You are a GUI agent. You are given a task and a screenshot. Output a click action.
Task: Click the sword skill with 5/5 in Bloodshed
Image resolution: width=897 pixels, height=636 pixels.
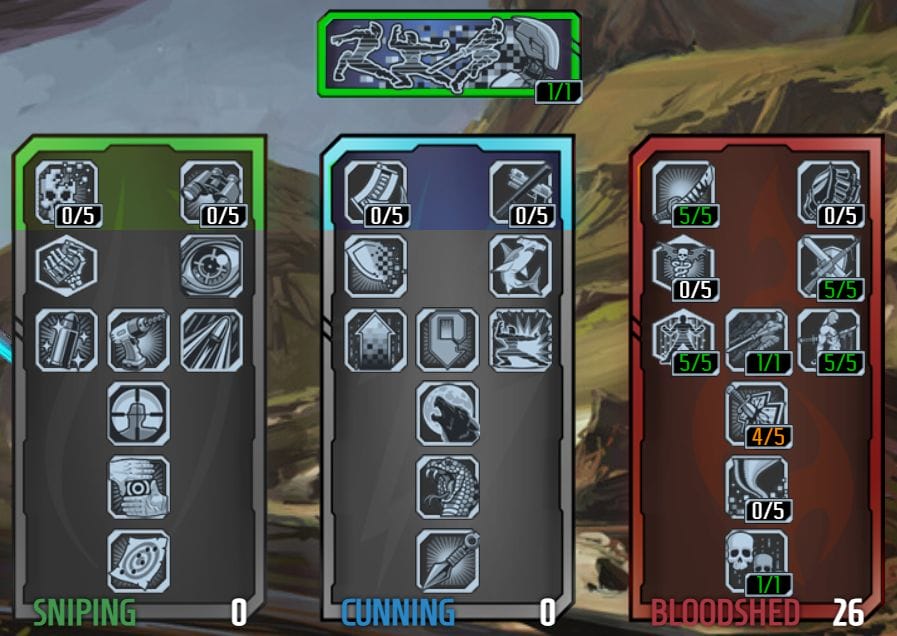pyautogui.click(x=684, y=192)
